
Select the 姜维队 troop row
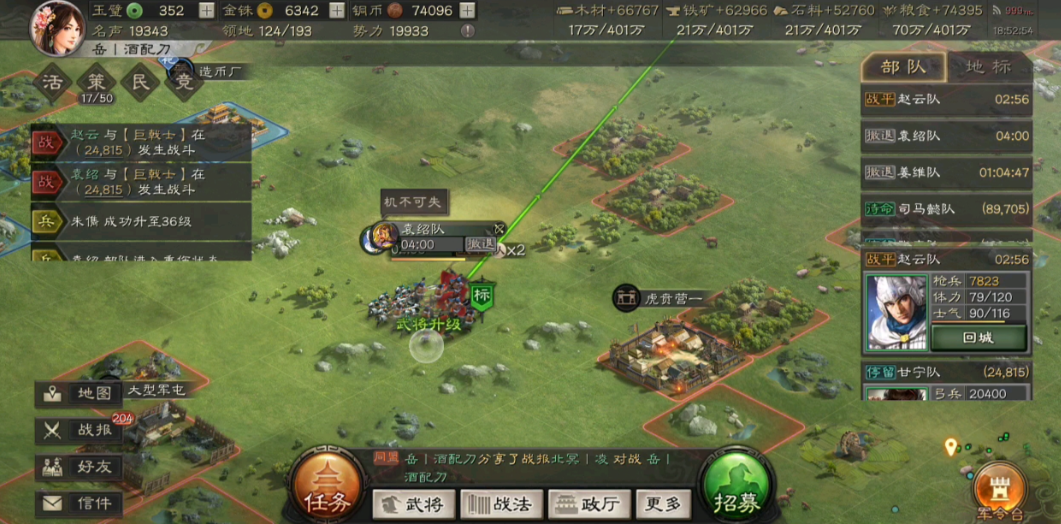[946, 172]
